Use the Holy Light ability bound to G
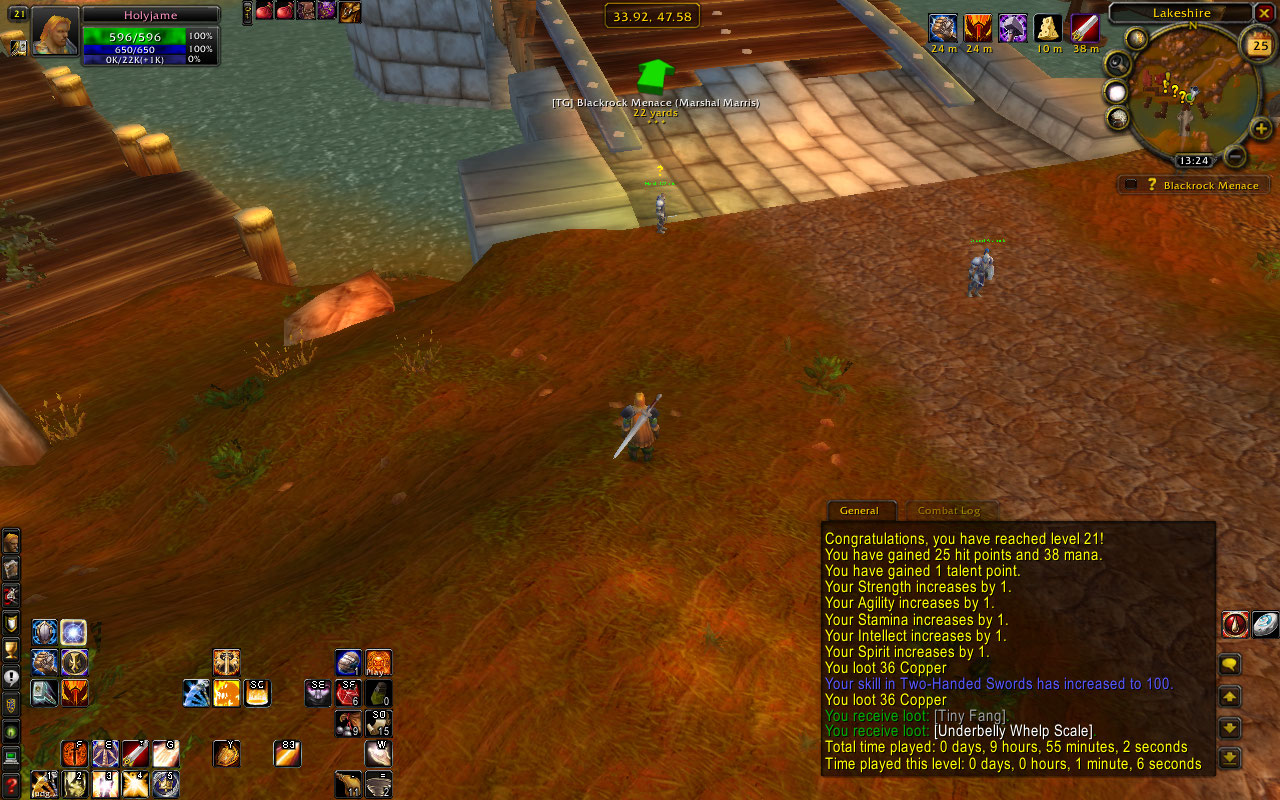Viewport: 1280px width, 800px height. pyautogui.click(x=164, y=753)
